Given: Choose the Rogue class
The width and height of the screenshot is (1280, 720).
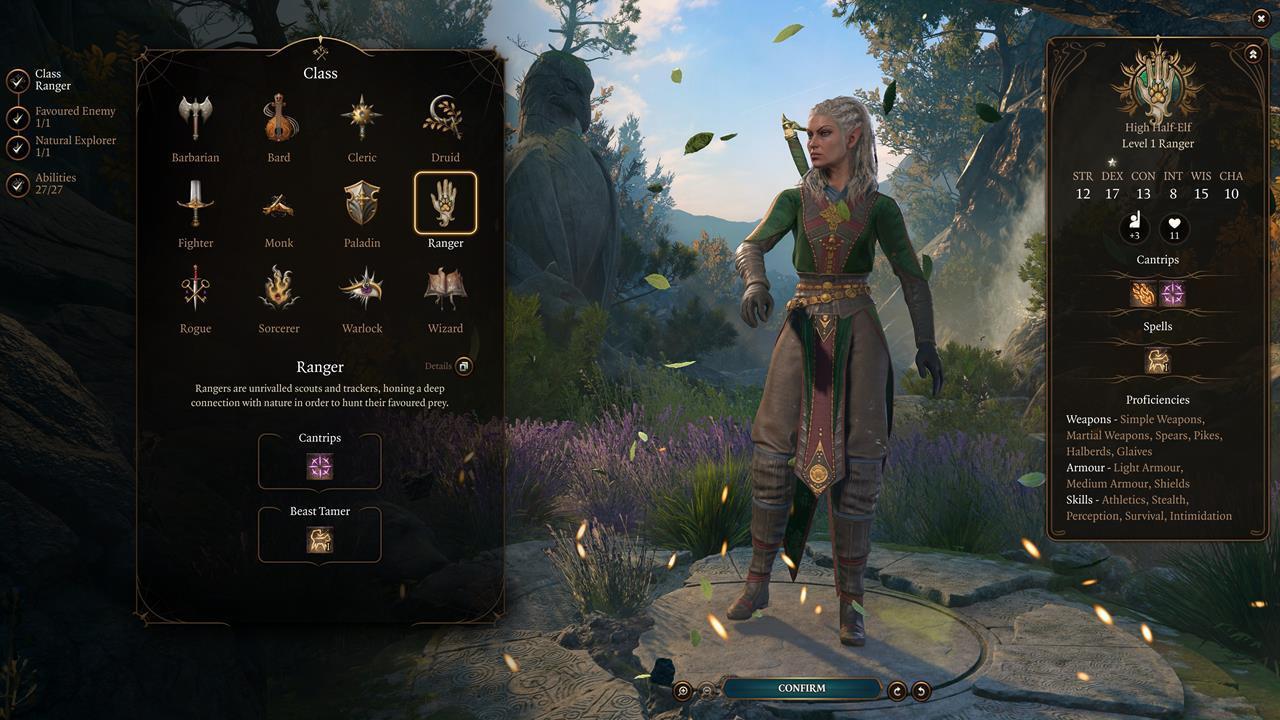Looking at the screenshot, I should click(x=195, y=290).
